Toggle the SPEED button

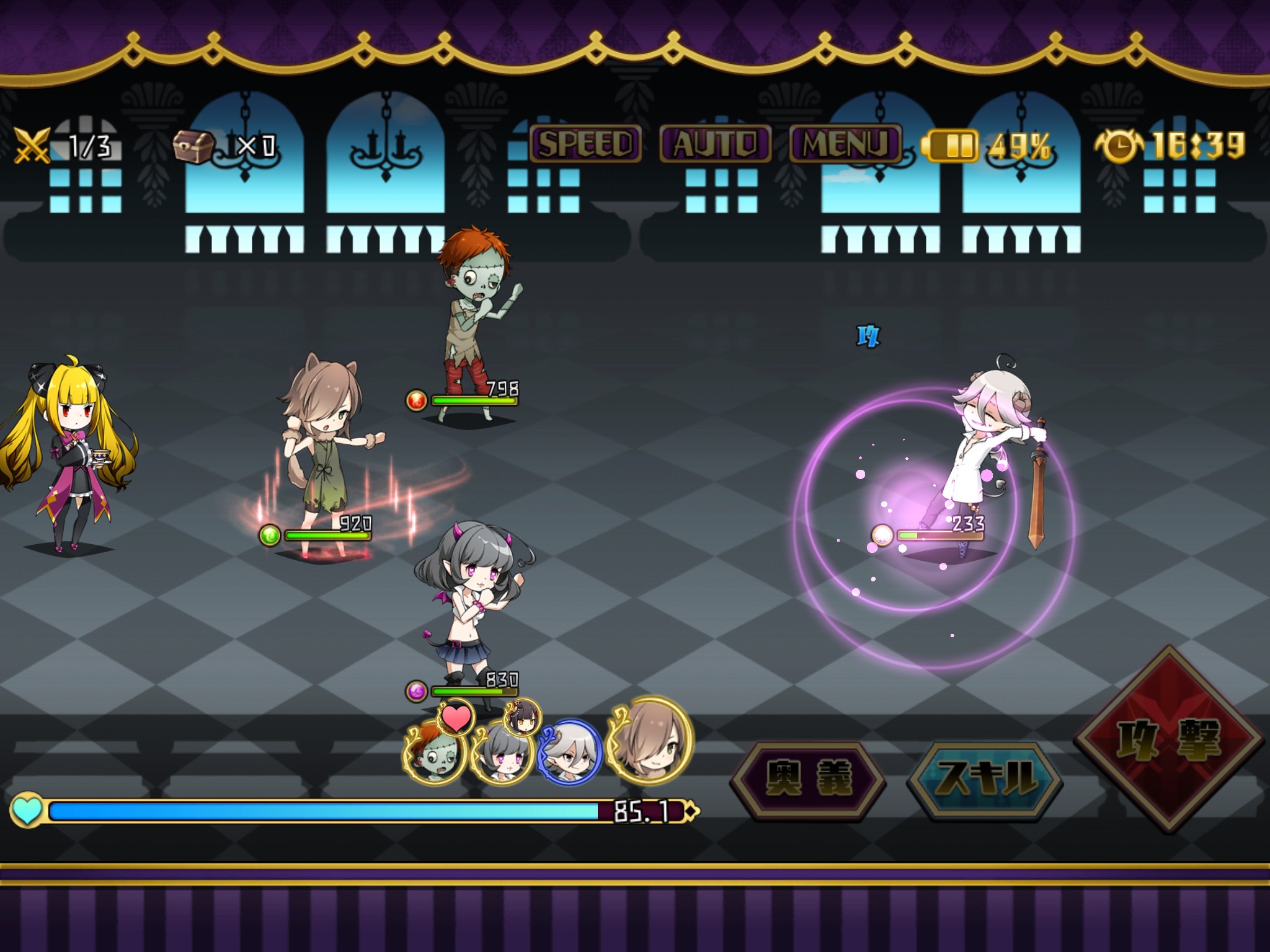[585, 144]
